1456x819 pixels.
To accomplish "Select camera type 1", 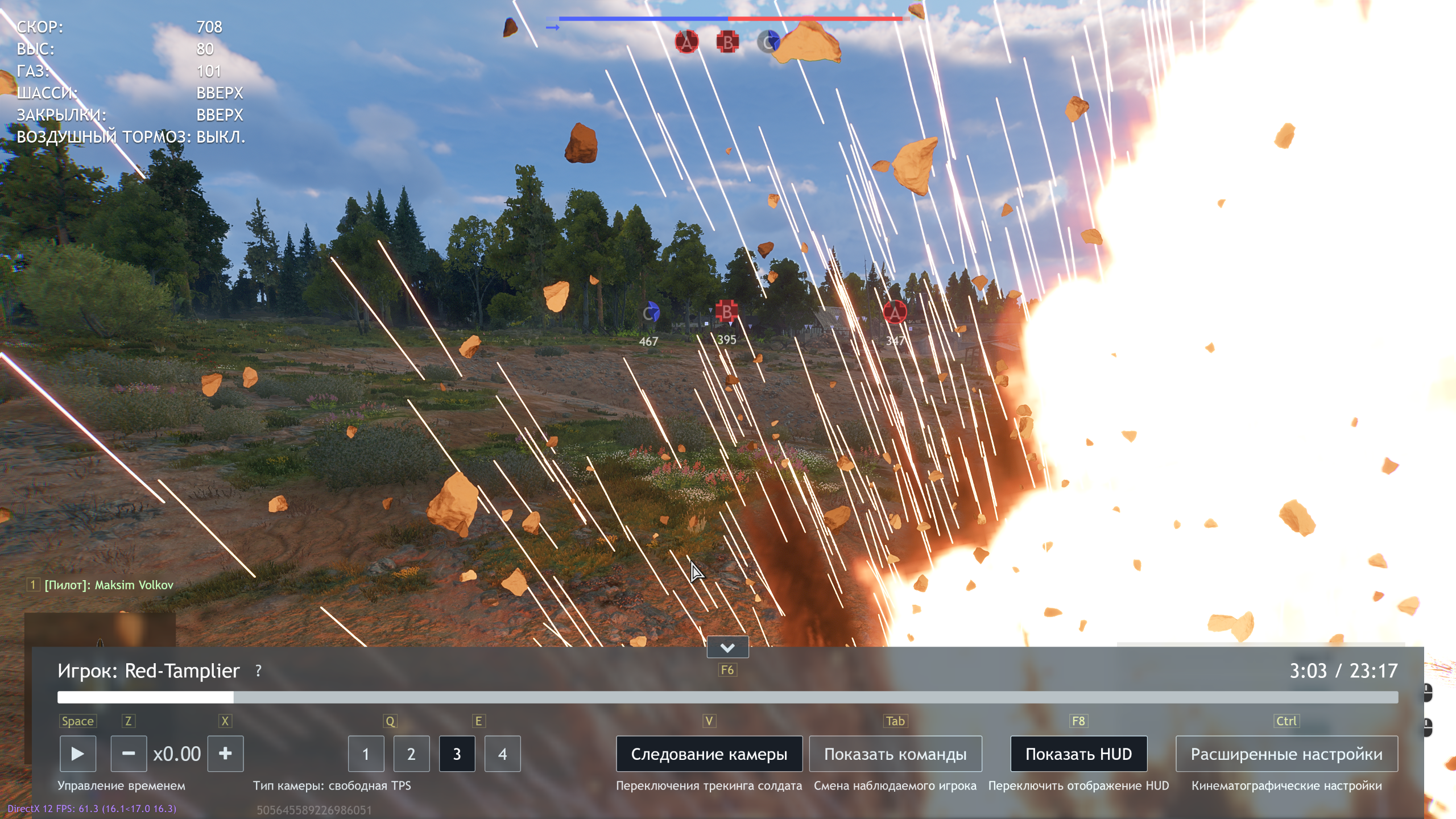I will [366, 754].
